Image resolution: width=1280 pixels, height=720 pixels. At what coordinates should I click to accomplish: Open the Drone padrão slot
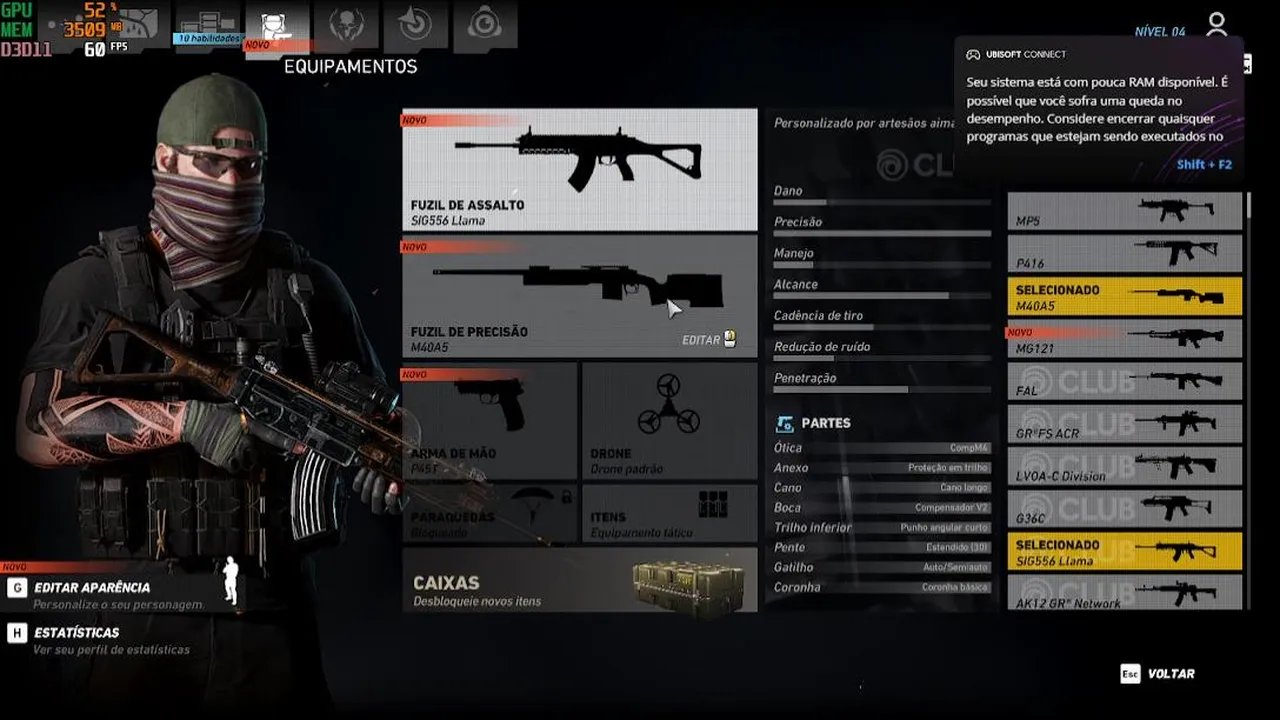coord(669,421)
